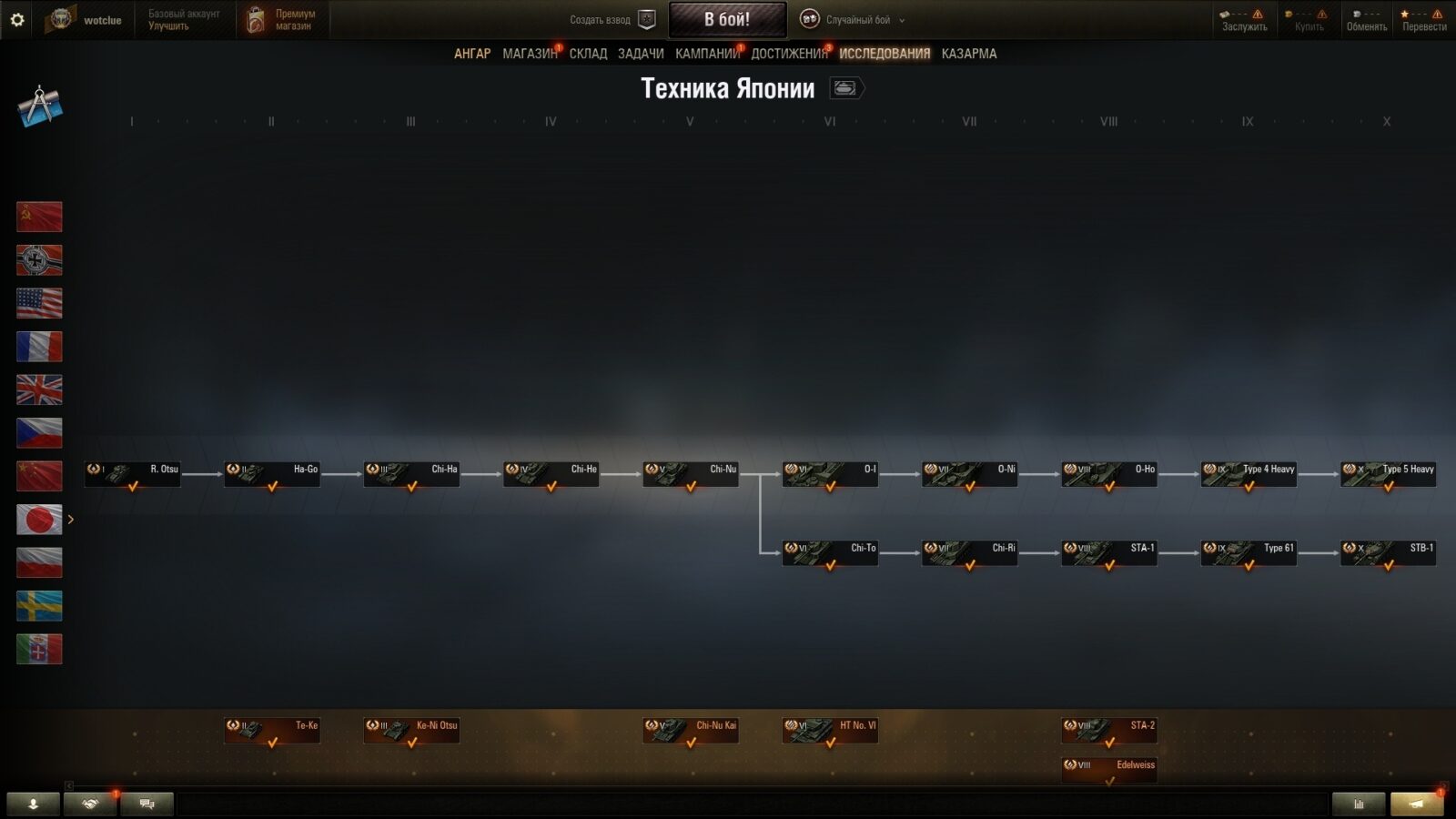Open the settings gear menu
Viewport: 1456px width, 819px height.
pyautogui.click(x=16, y=19)
